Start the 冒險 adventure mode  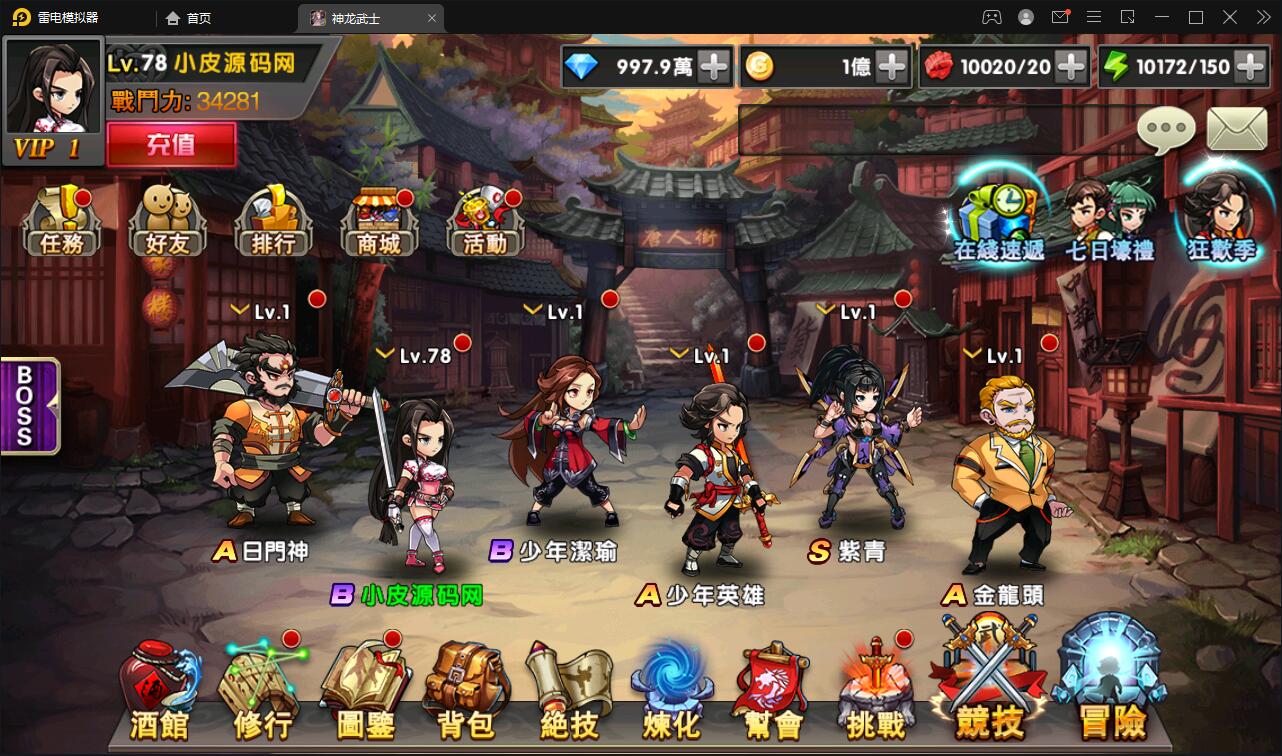1112,680
